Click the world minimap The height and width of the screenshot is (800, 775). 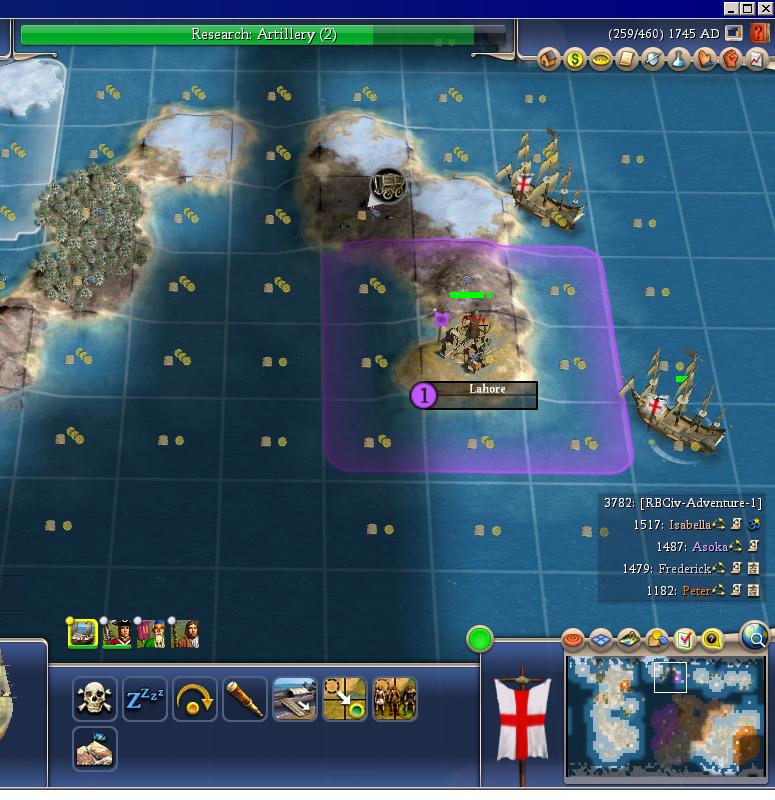click(x=665, y=716)
